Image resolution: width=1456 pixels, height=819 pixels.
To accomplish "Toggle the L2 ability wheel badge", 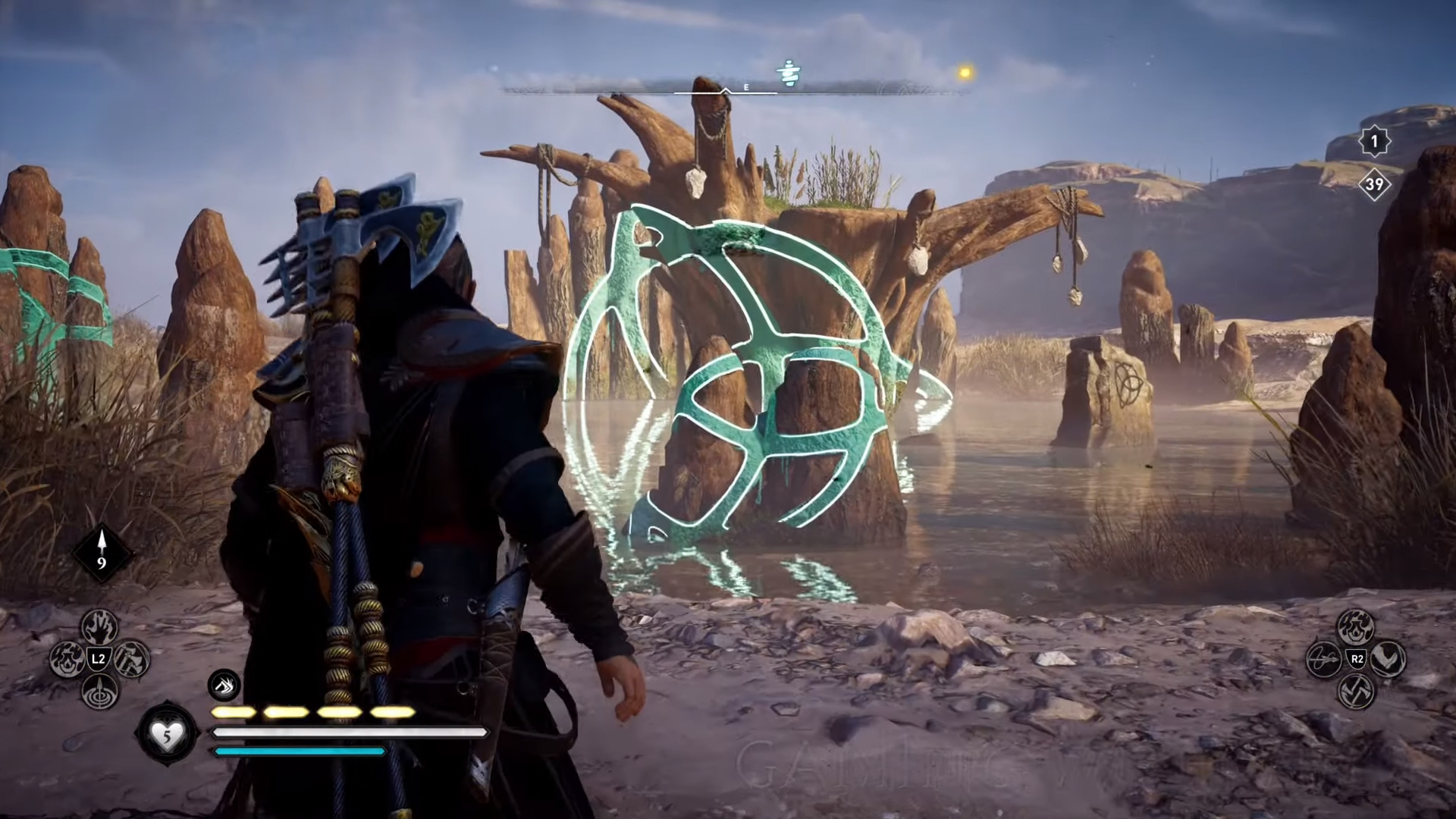I will click(99, 658).
